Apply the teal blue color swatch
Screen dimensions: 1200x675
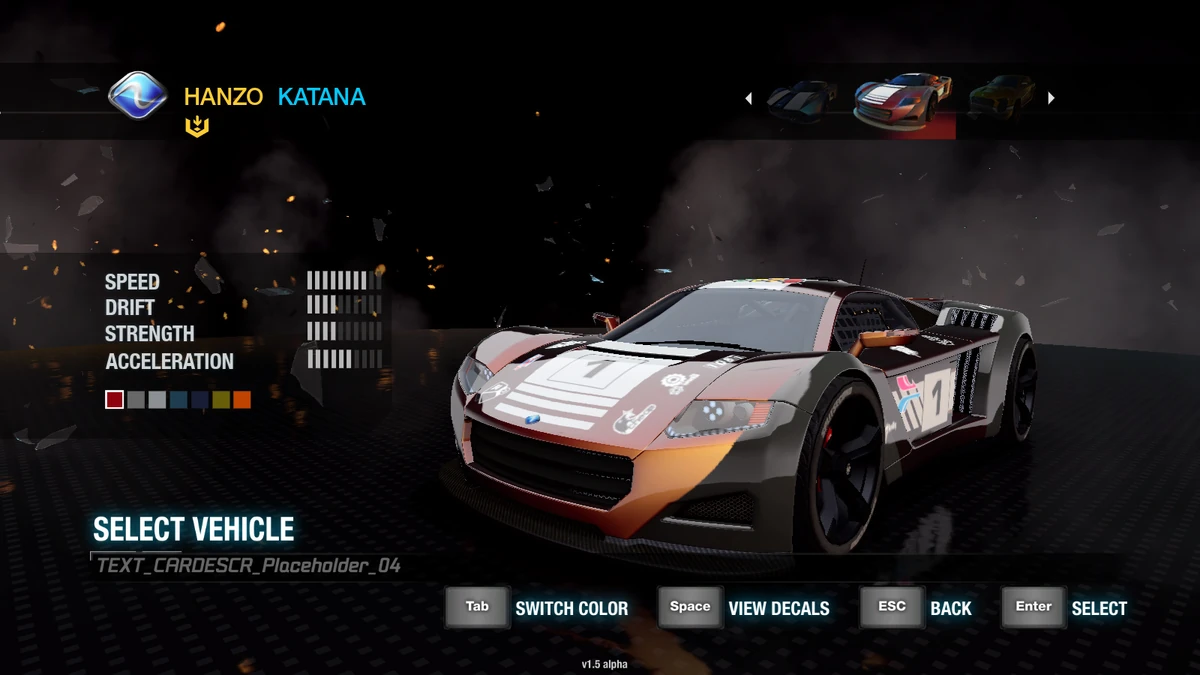pyautogui.click(x=178, y=400)
